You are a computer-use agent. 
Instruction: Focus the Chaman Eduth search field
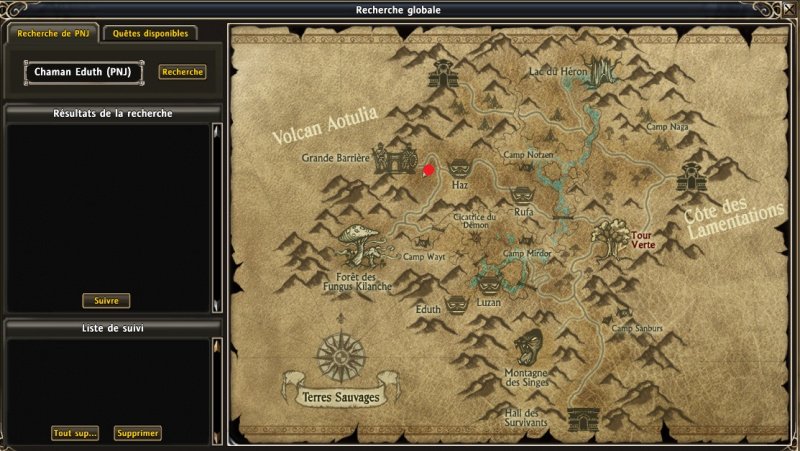[x=84, y=72]
